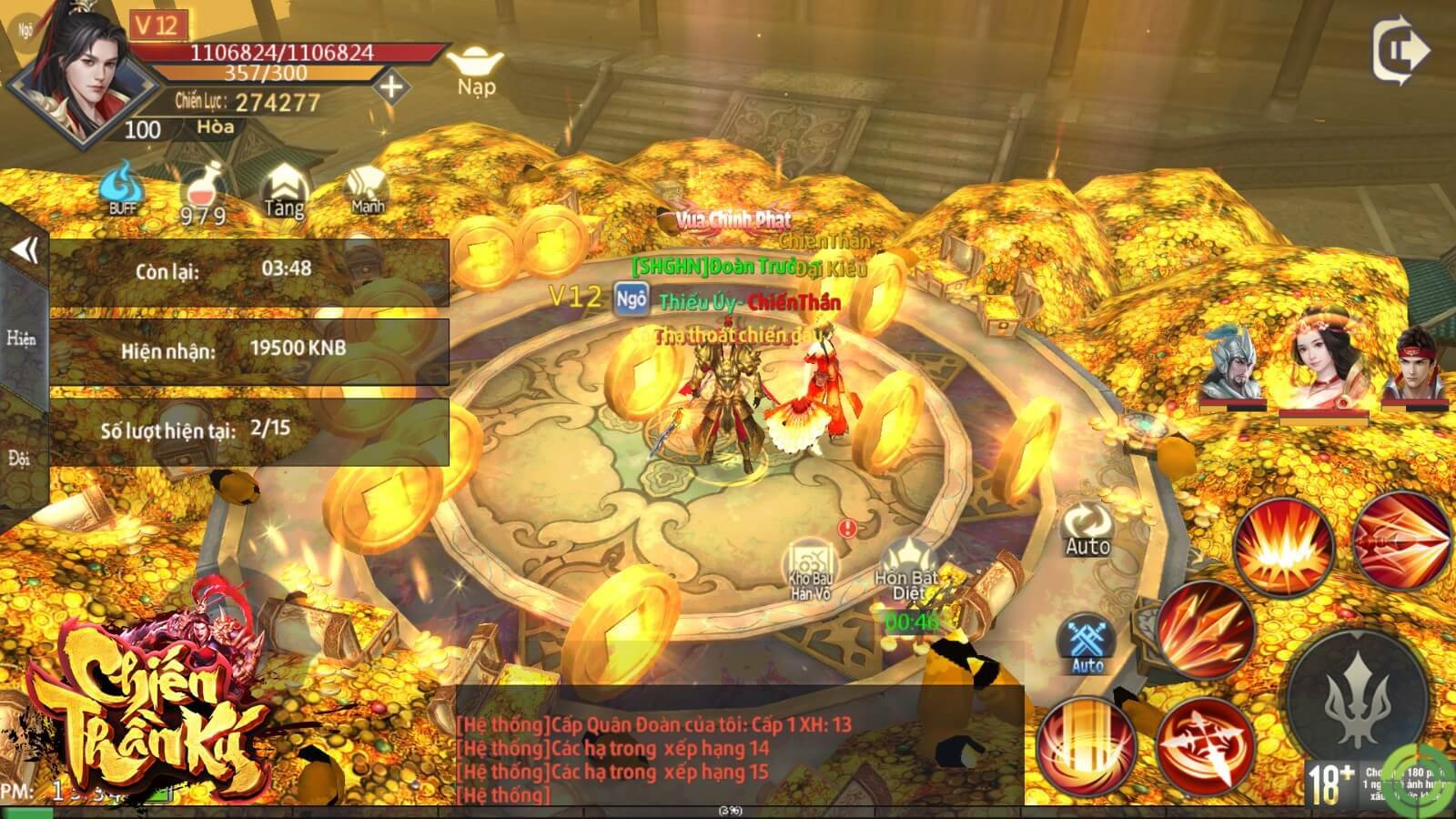The image size is (1456, 819).
Task: Collapse the side panel with double arrow
Action: click(25, 249)
